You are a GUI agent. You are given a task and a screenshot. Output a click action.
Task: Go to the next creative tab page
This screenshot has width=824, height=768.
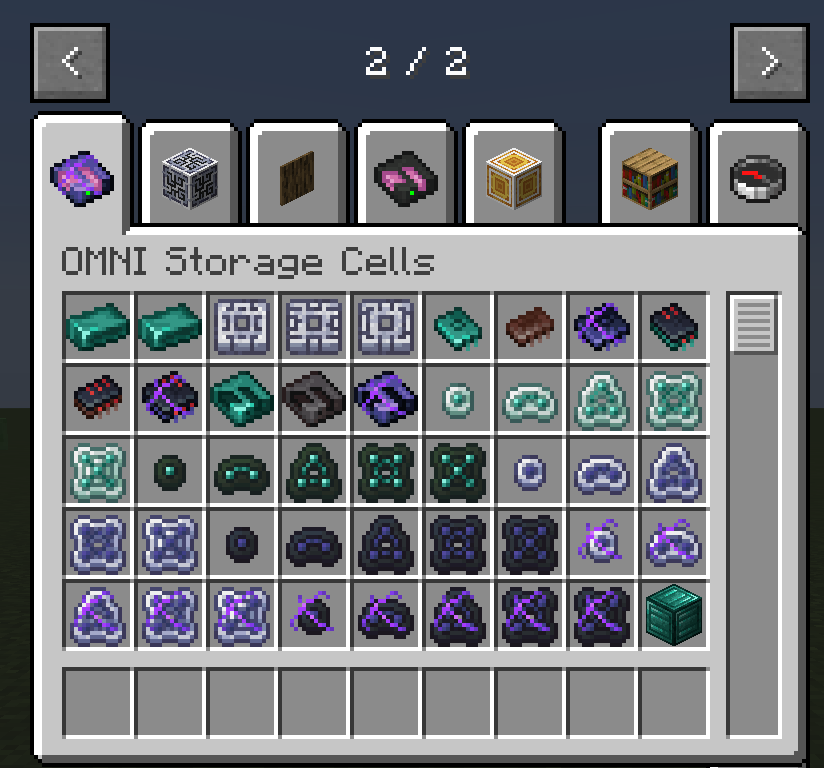click(x=768, y=62)
